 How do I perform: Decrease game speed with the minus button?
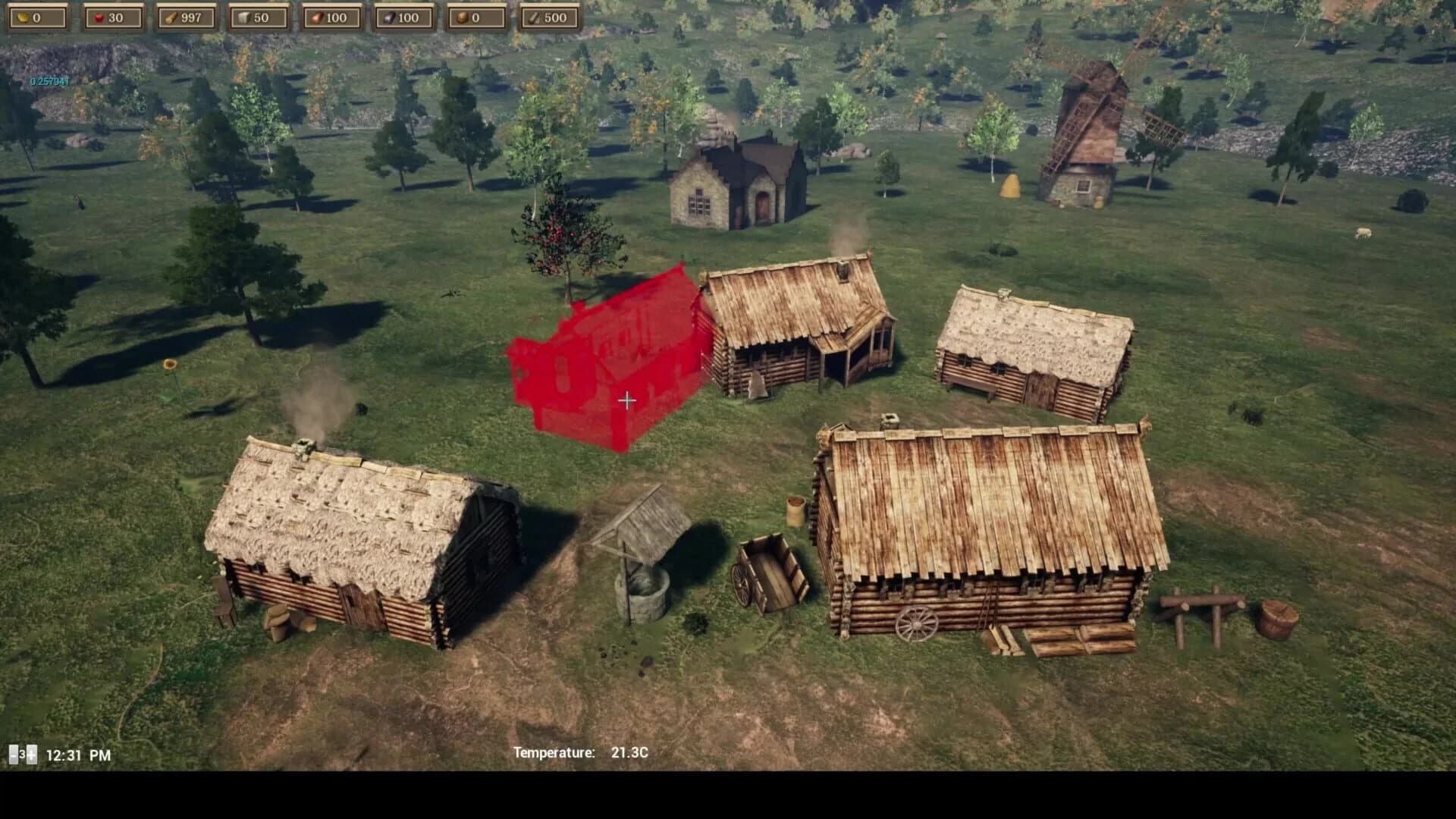(x=14, y=755)
